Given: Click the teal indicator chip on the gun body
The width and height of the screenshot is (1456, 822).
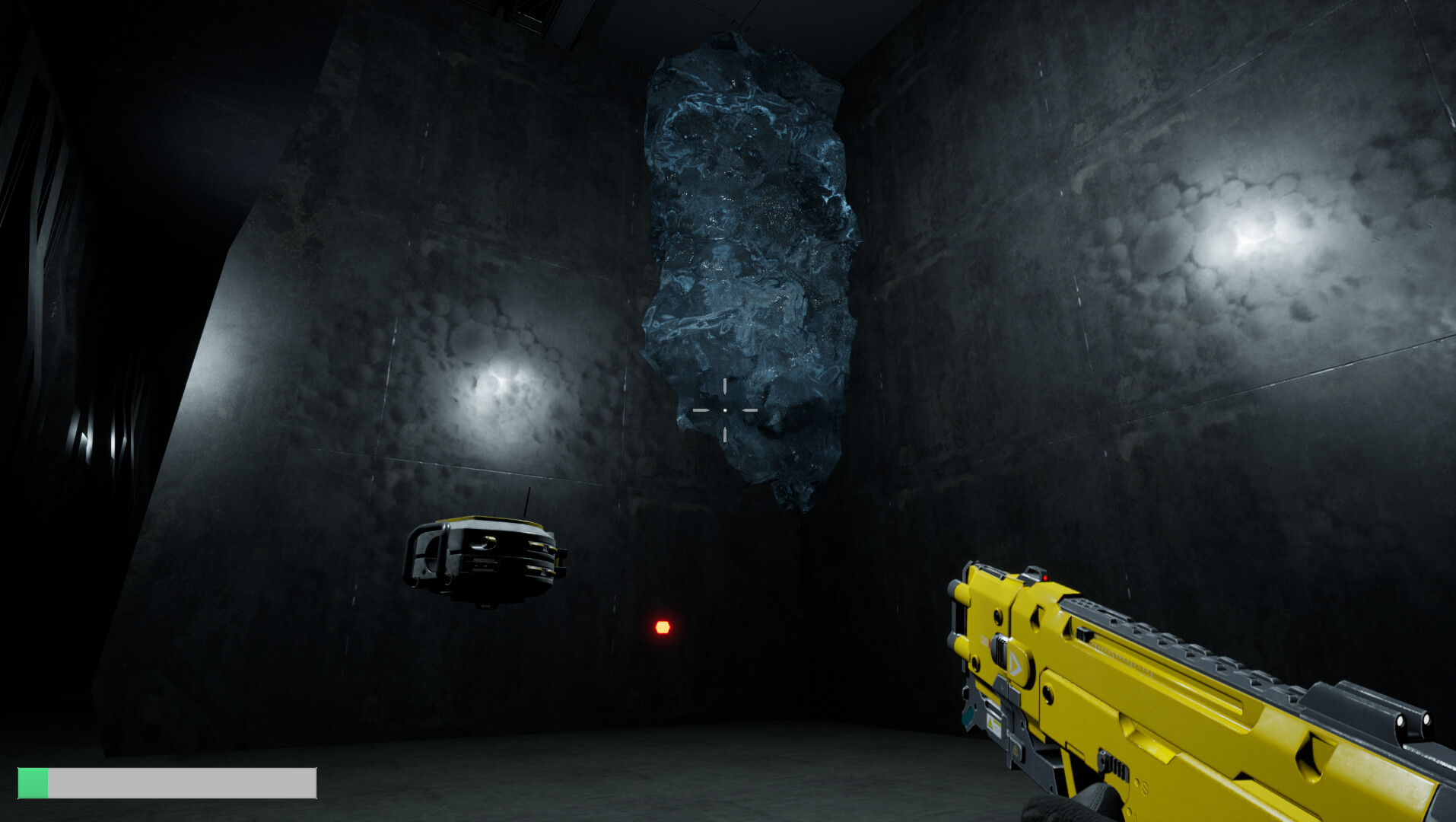Looking at the screenshot, I should pos(968,715).
